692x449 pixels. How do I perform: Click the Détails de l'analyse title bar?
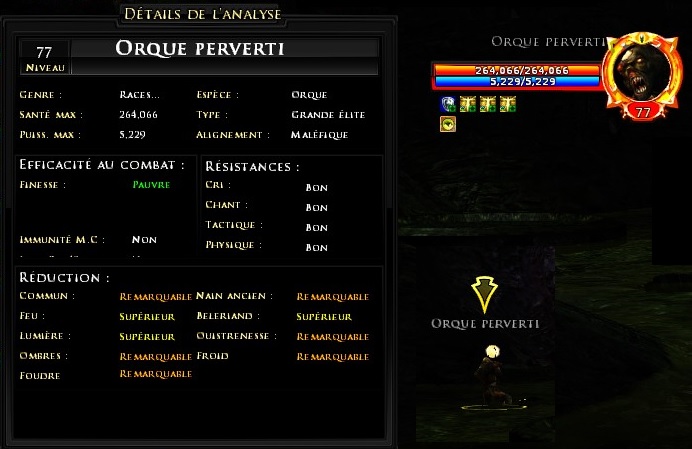click(201, 14)
